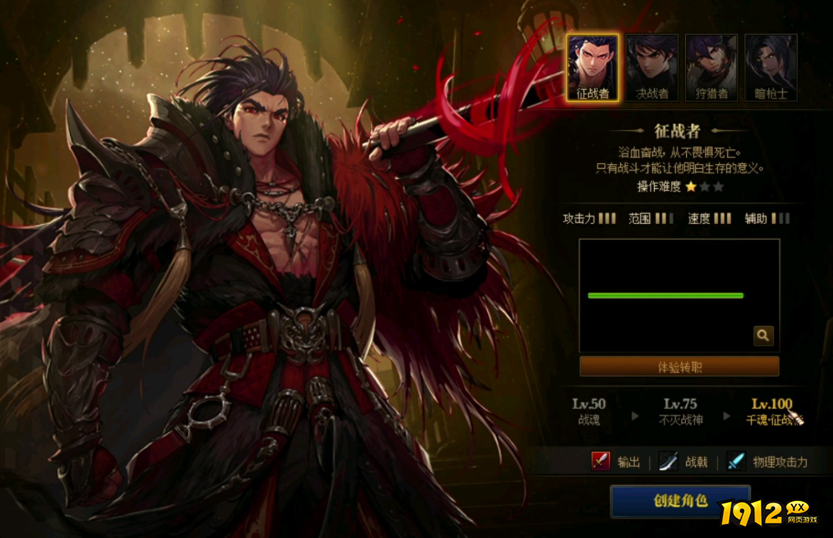833x538 pixels.
Task: Choose the 决战者 class portrait
Action: coord(652,67)
